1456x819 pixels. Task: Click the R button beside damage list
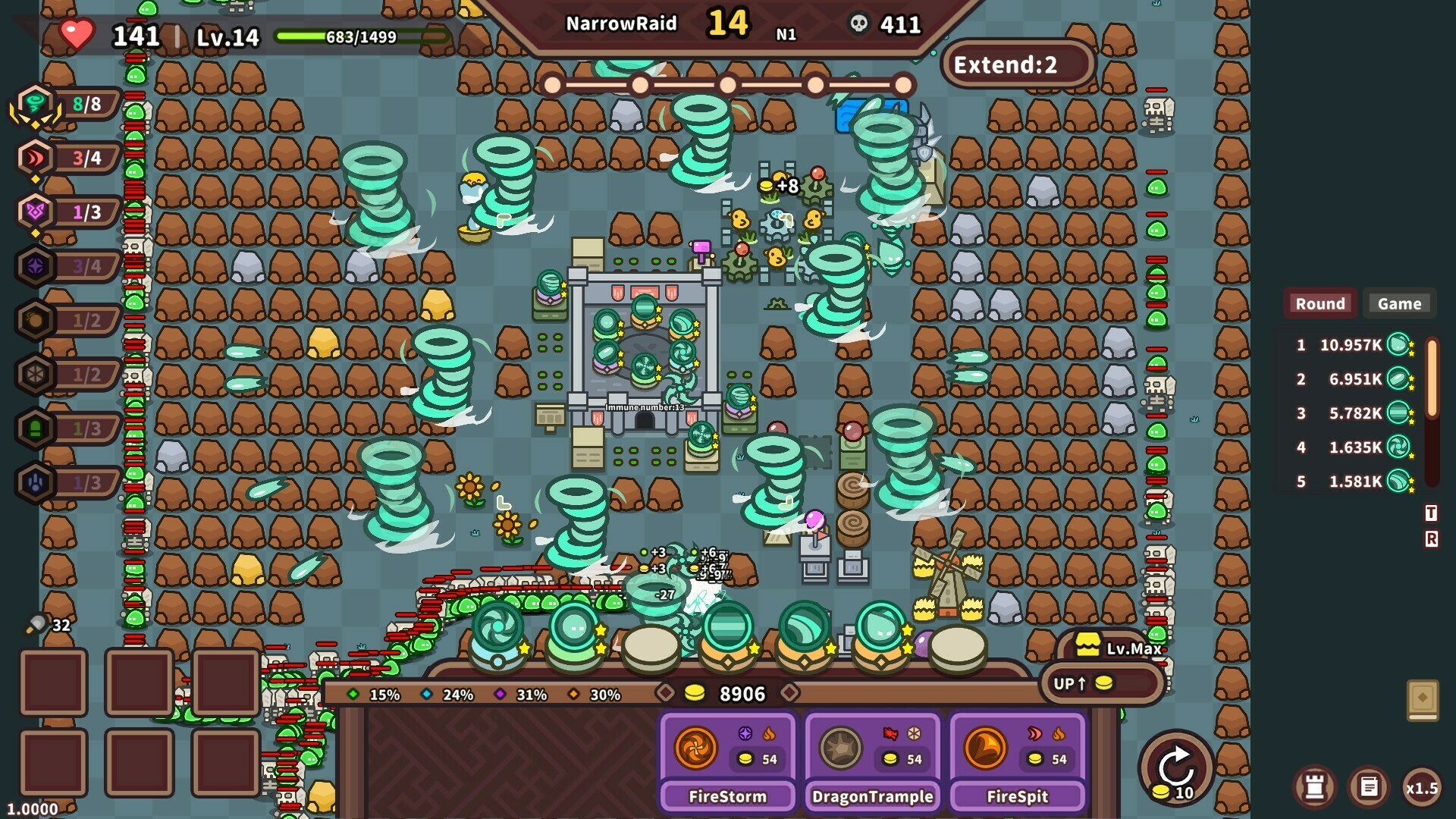point(1431,539)
